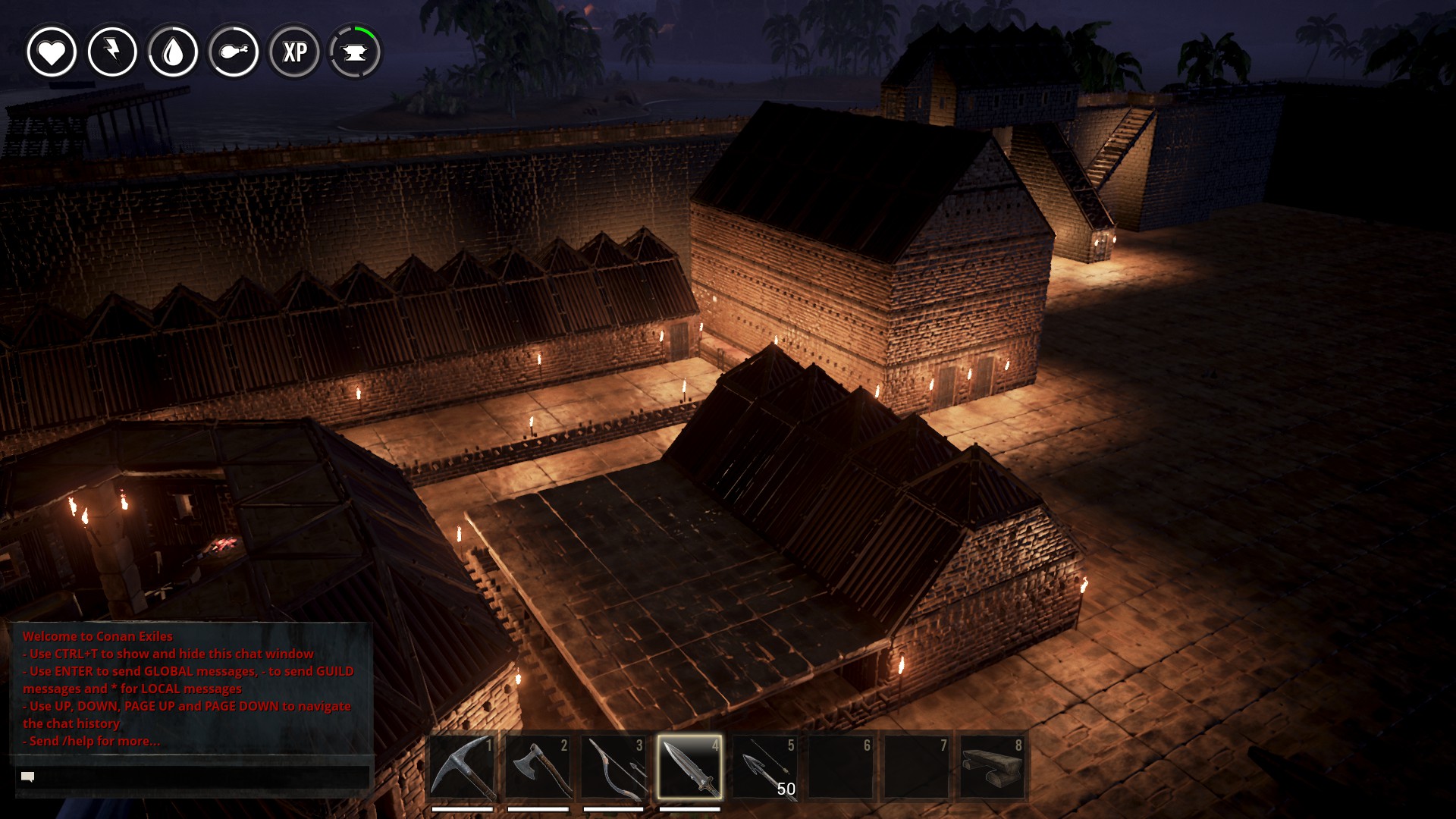Click the anvil crafting status icon
Image resolution: width=1456 pixels, height=819 pixels.
coord(355,52)
